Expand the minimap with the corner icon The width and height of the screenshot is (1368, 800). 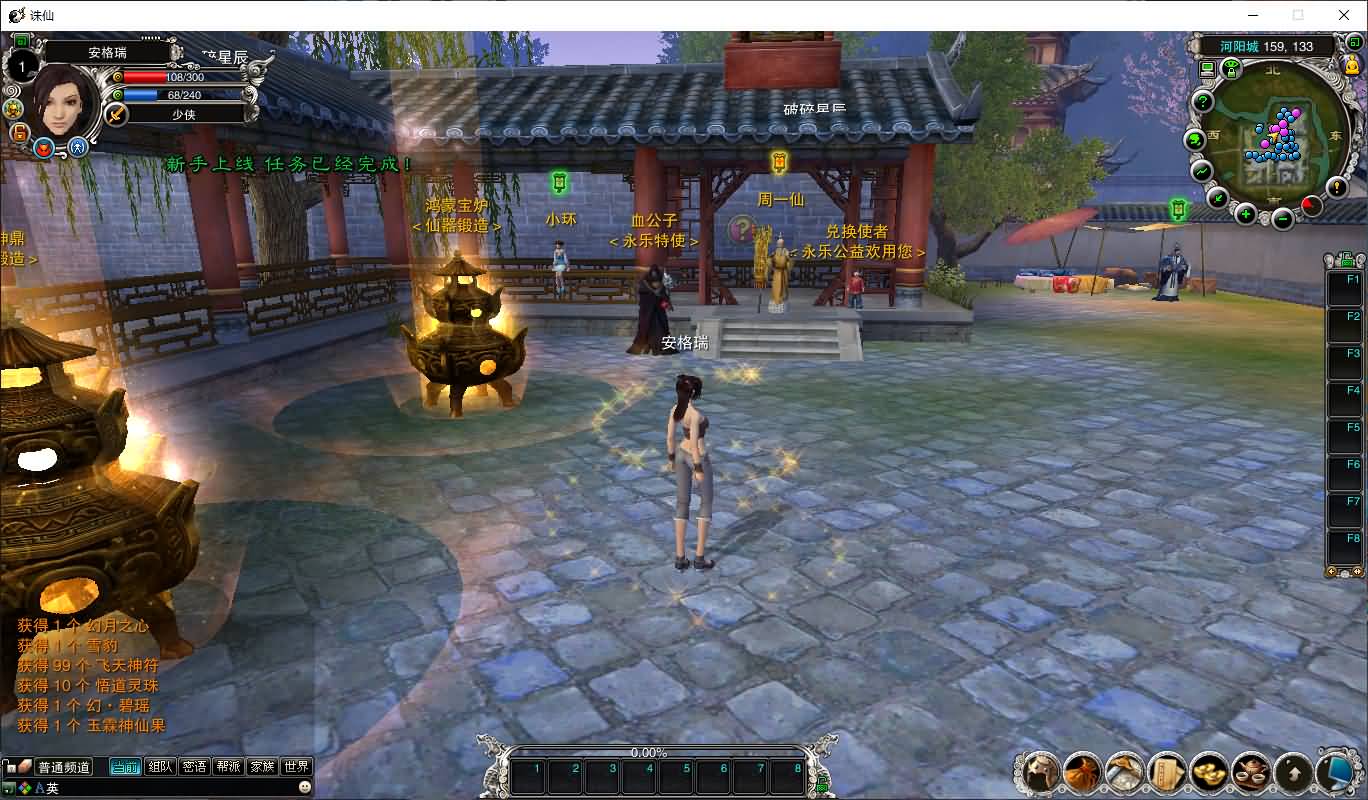1356,43
